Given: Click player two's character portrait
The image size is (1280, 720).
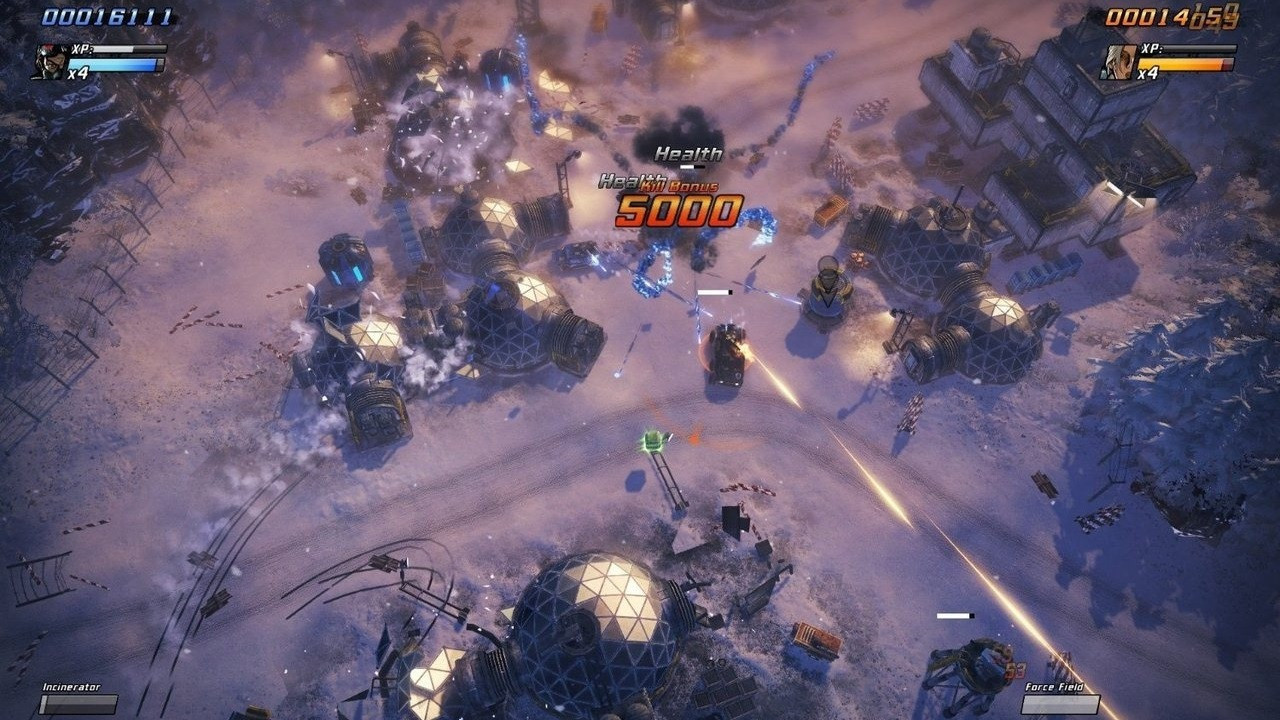Looking at the screenshot, I should [1117, 60].
